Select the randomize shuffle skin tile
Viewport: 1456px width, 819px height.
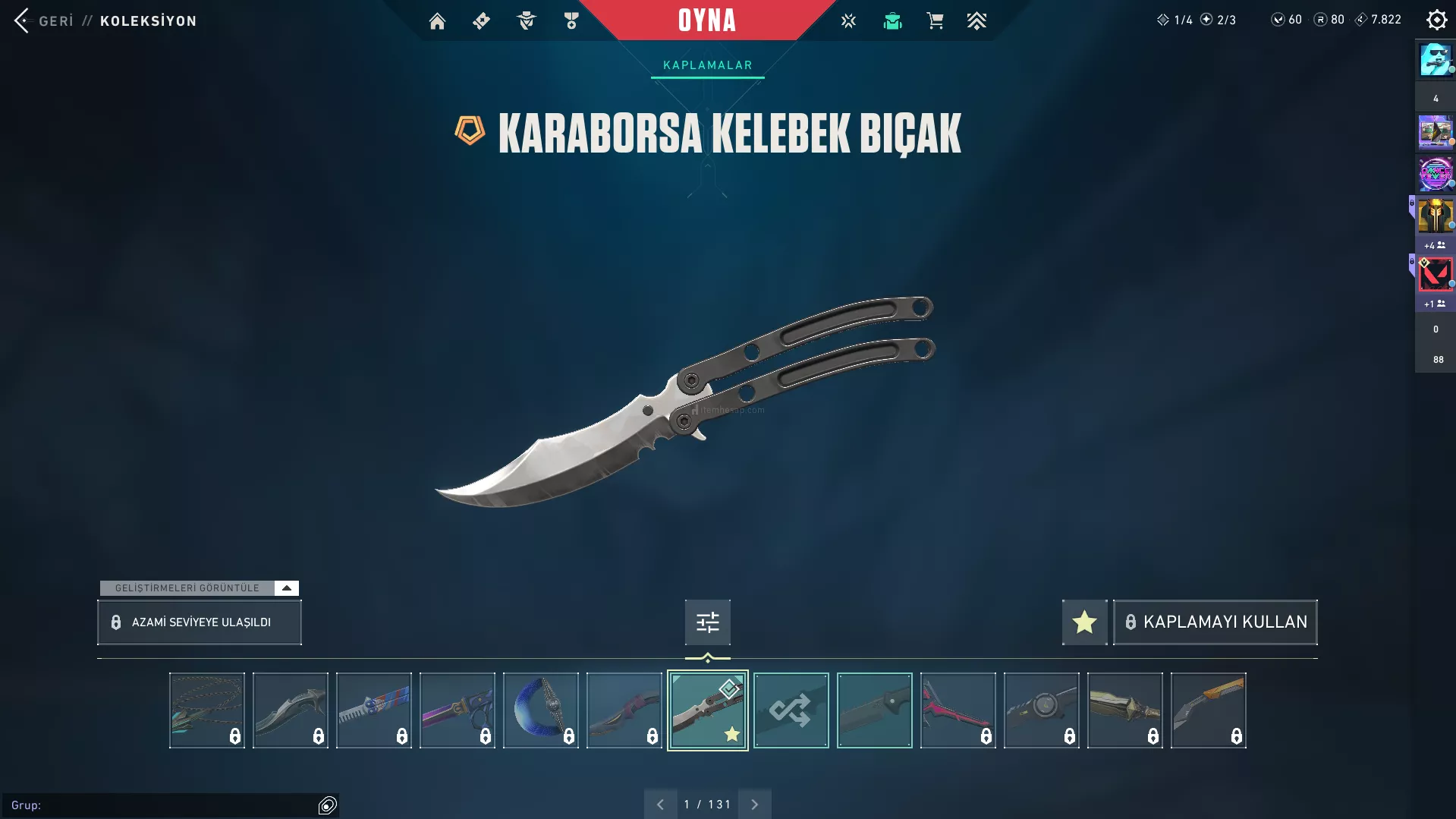791,710
